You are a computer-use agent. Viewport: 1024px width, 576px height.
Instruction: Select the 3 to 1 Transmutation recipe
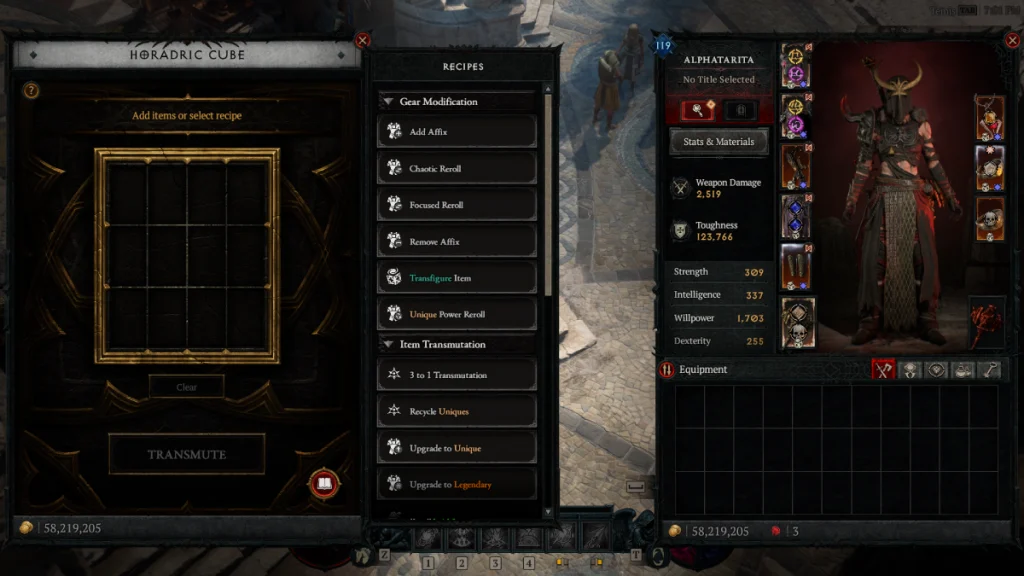(x=457, y=375)
